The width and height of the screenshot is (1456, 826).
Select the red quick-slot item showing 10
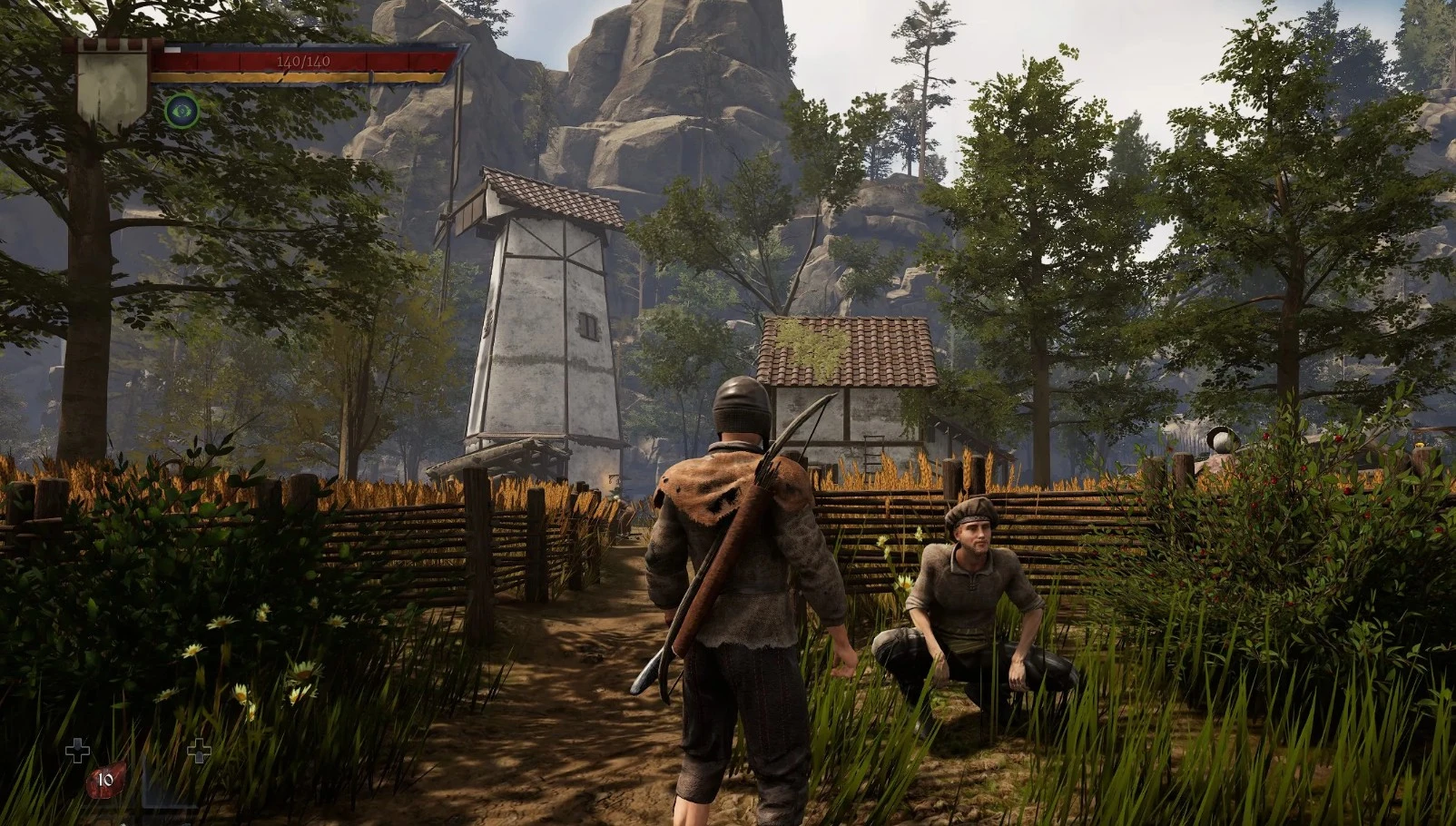pyautogui.click(x=105, y=779)
